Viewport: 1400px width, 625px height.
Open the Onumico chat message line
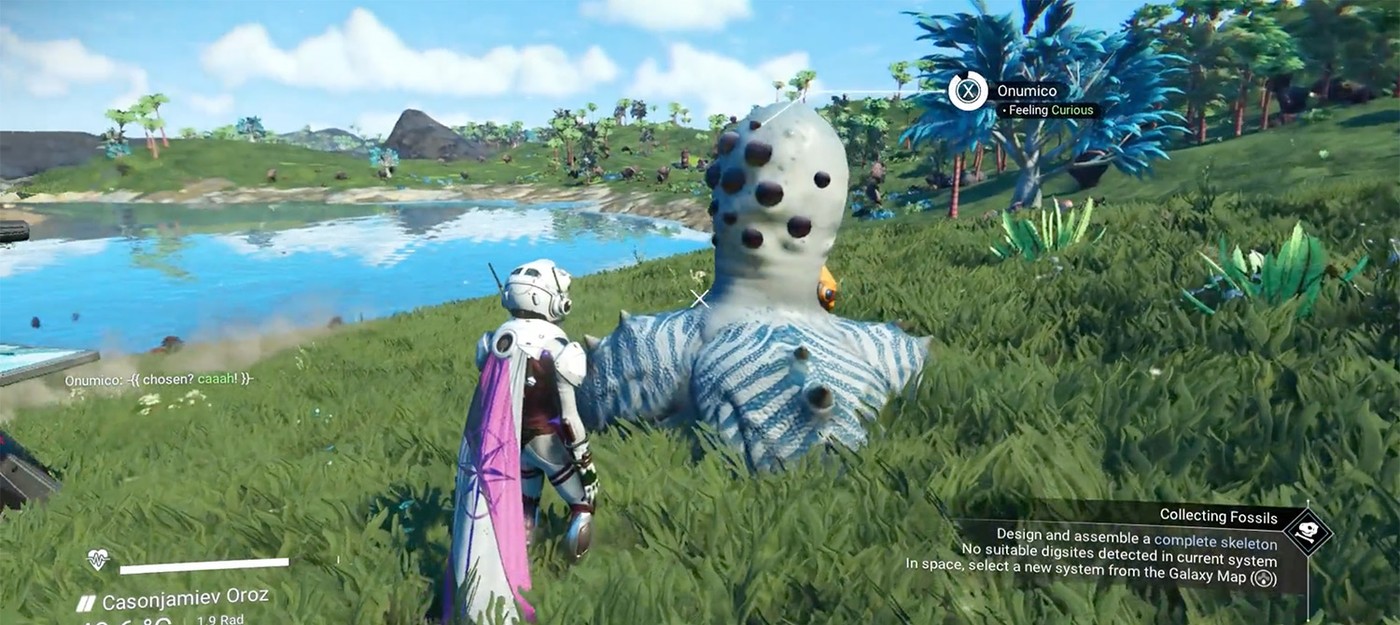coord(158,380)
